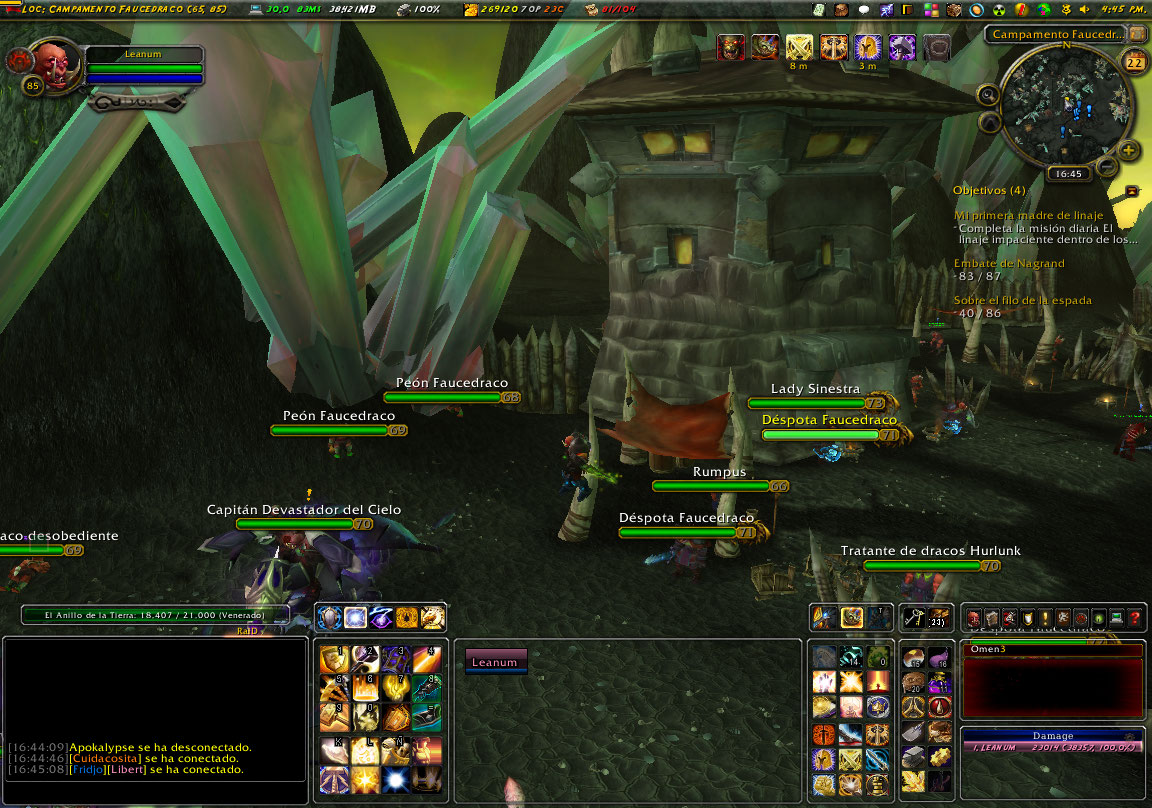
Task: Click the El Anillo de la Tierra reputation bar
Action: coord(155,616)
